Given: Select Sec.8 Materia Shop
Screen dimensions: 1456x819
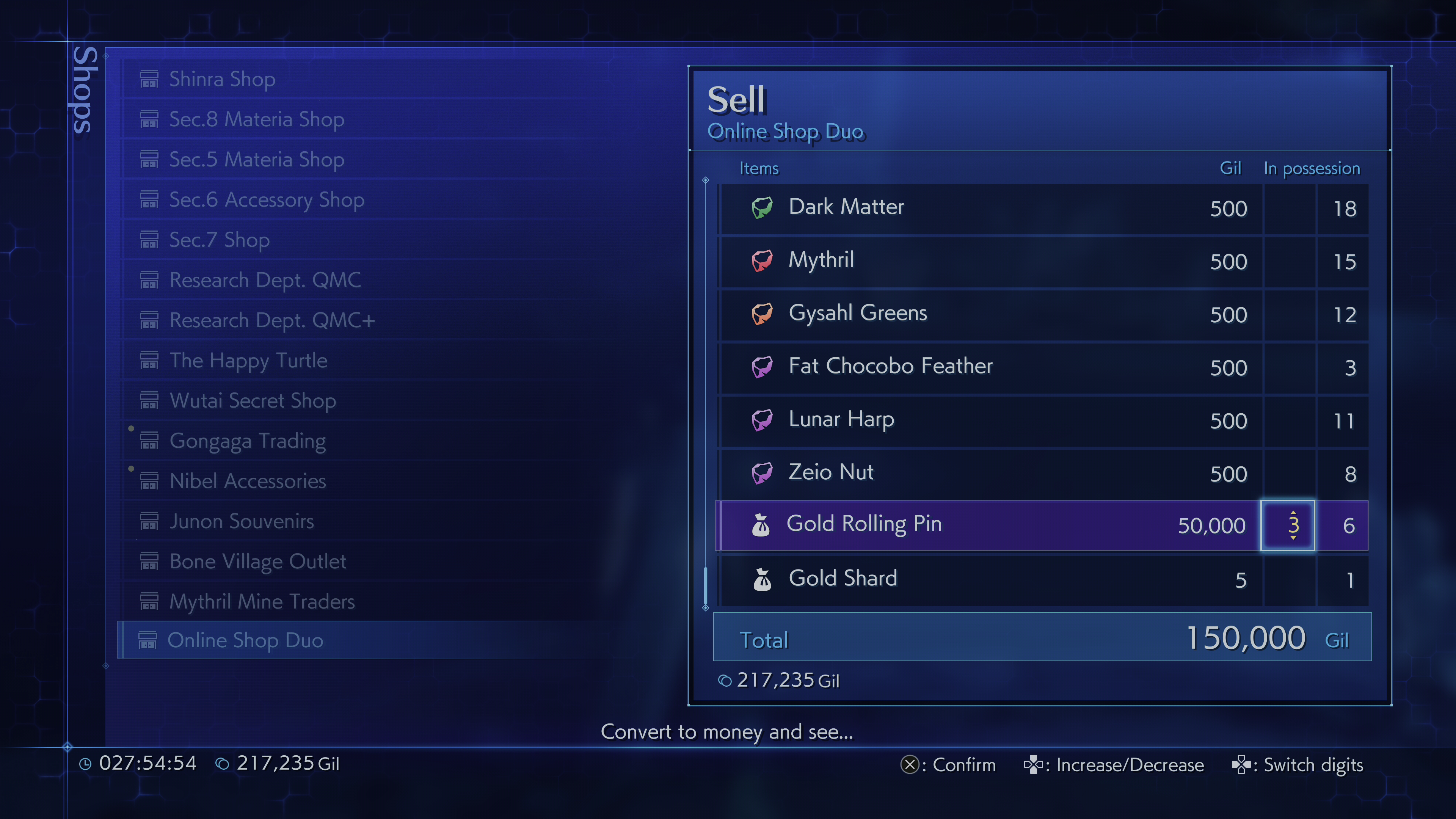Looking at the screenshot, I should click(256, 119).
